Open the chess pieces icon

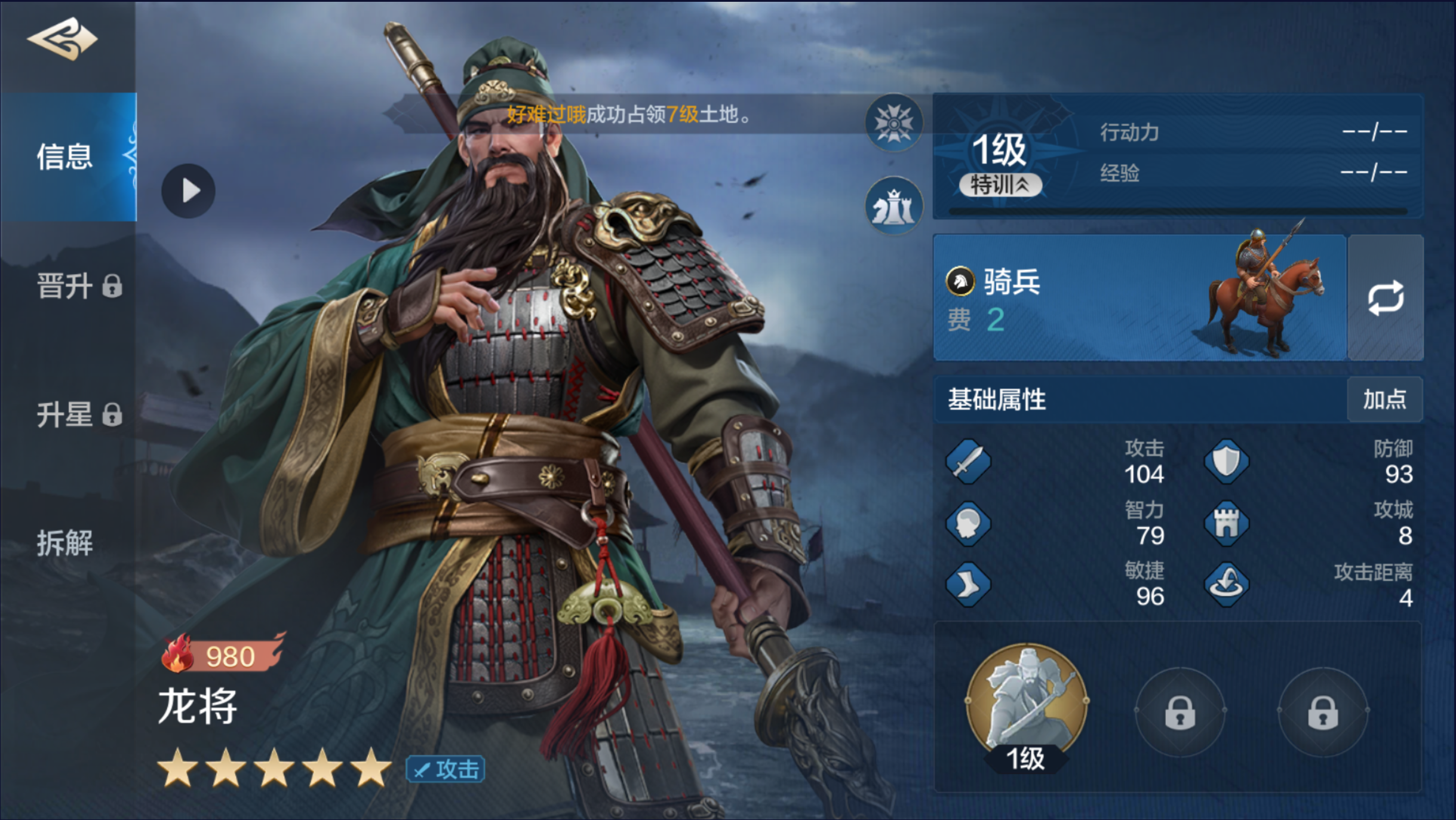(x=893, y=206)
